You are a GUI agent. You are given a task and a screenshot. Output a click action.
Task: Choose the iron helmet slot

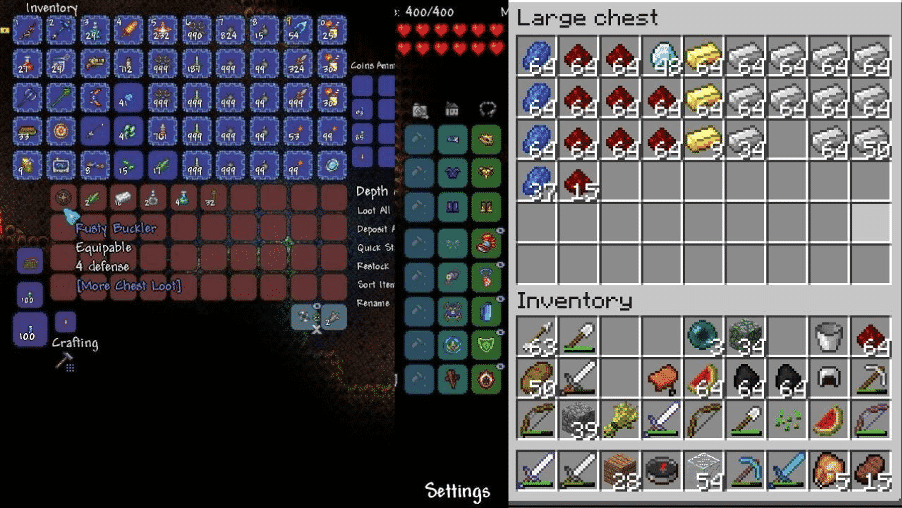(x=827, y=378)
